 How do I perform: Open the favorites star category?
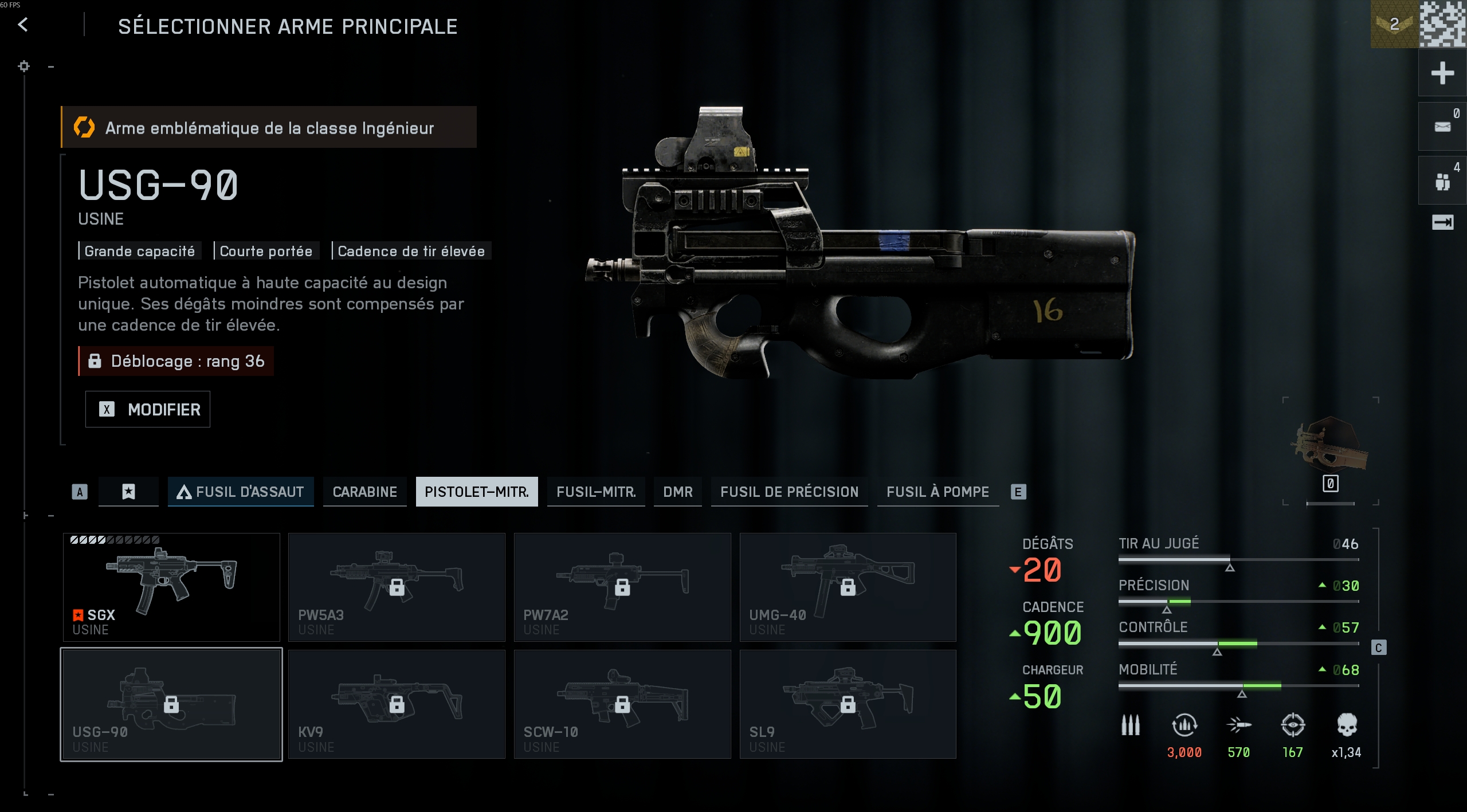pos(128,492)
